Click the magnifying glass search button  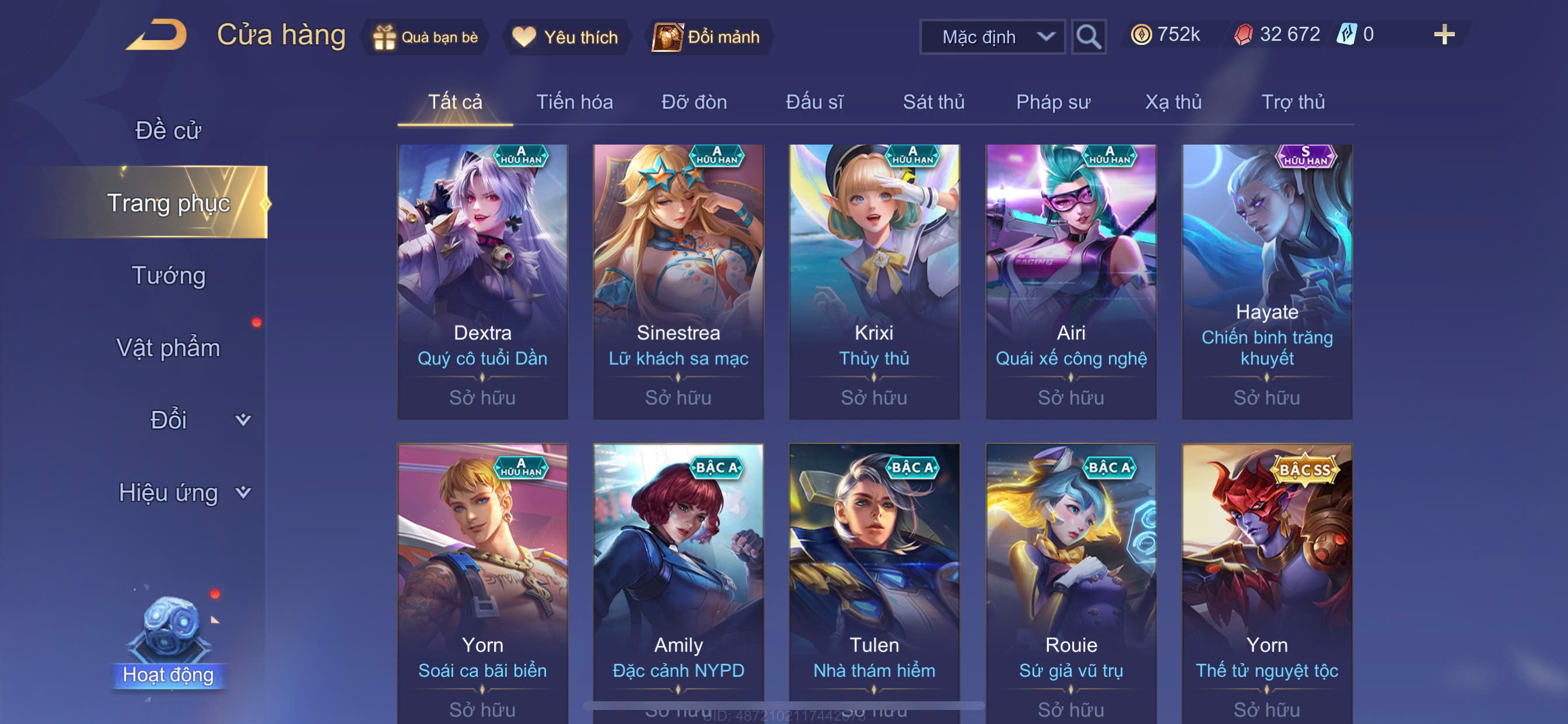click(1088, 37)
